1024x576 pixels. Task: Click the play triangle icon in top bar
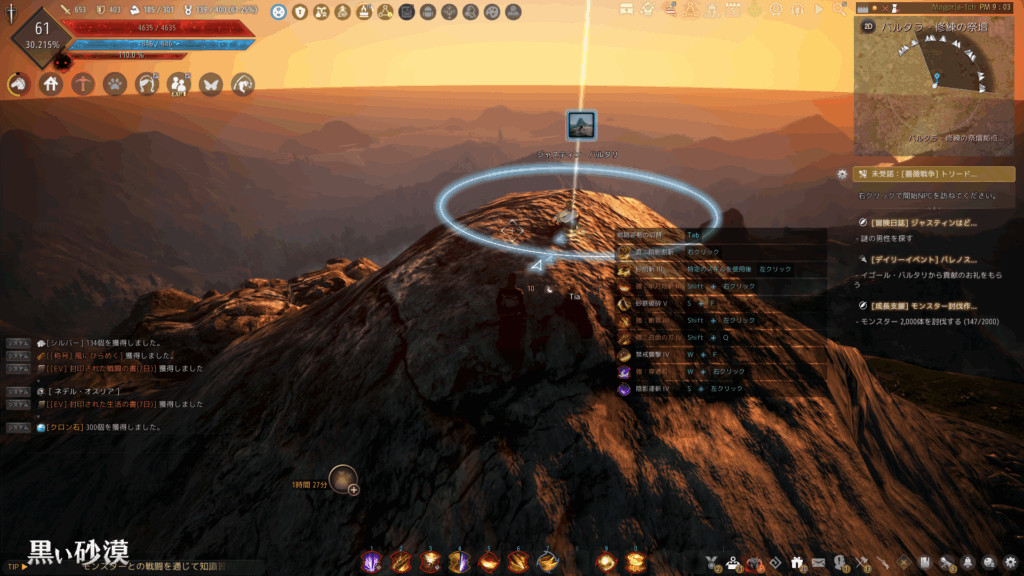pyautogui.click(x=819, y=10)
